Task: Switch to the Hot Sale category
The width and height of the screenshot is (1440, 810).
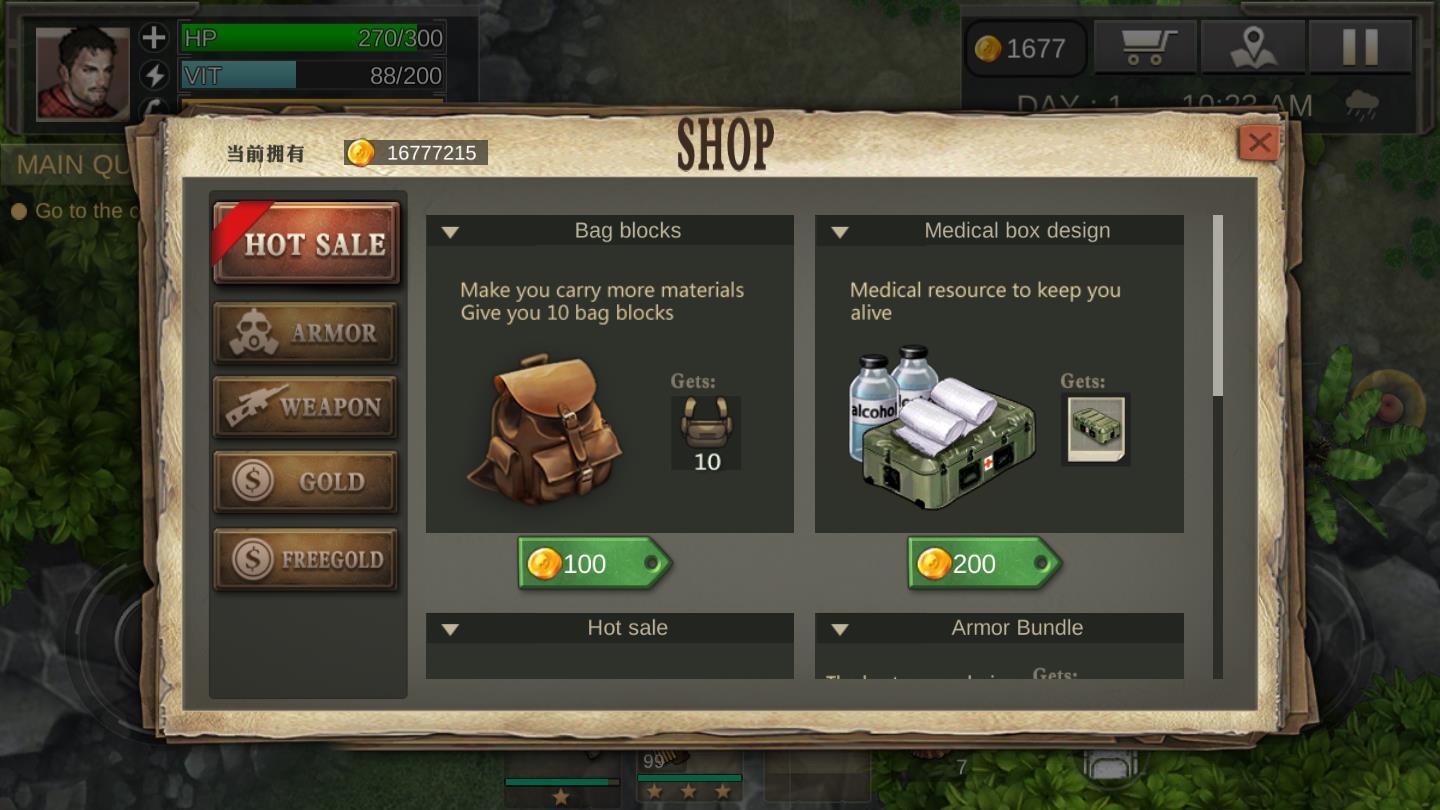Action: coord(306,243)
